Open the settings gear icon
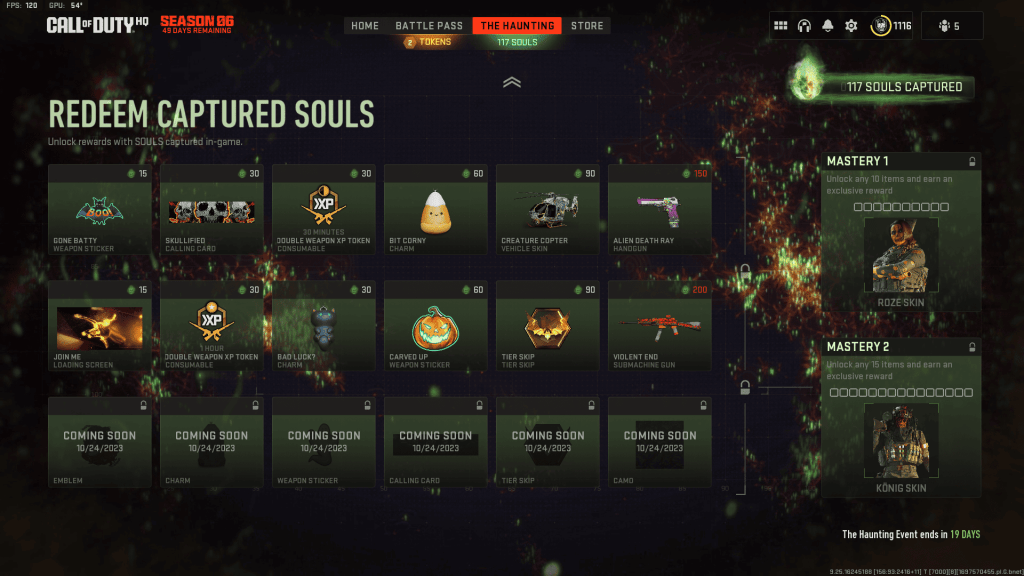Screen dimensions: 1024x576 (x=851, y=26)
